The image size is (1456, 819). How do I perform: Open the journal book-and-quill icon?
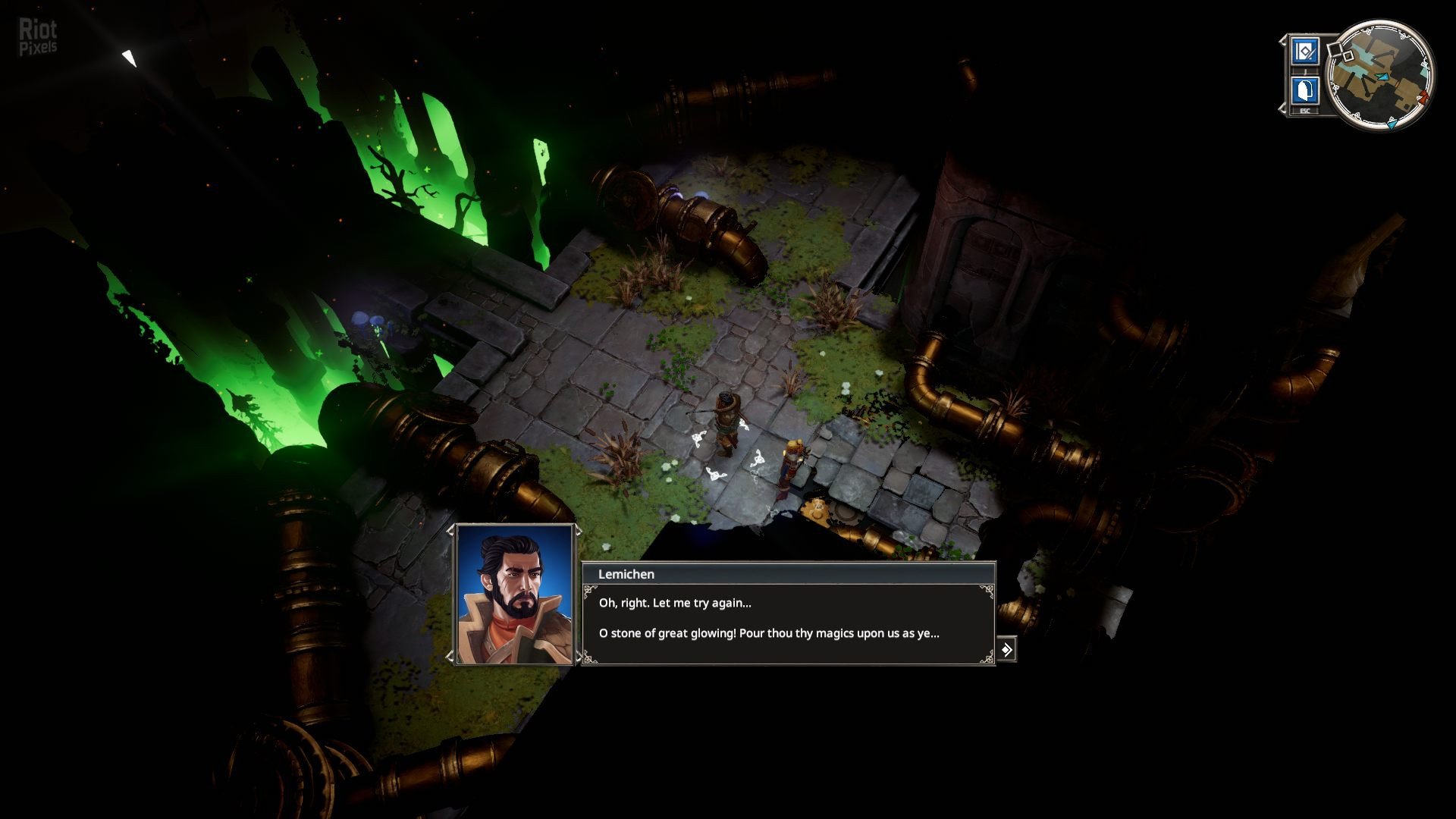click(x=1304, y=52)
